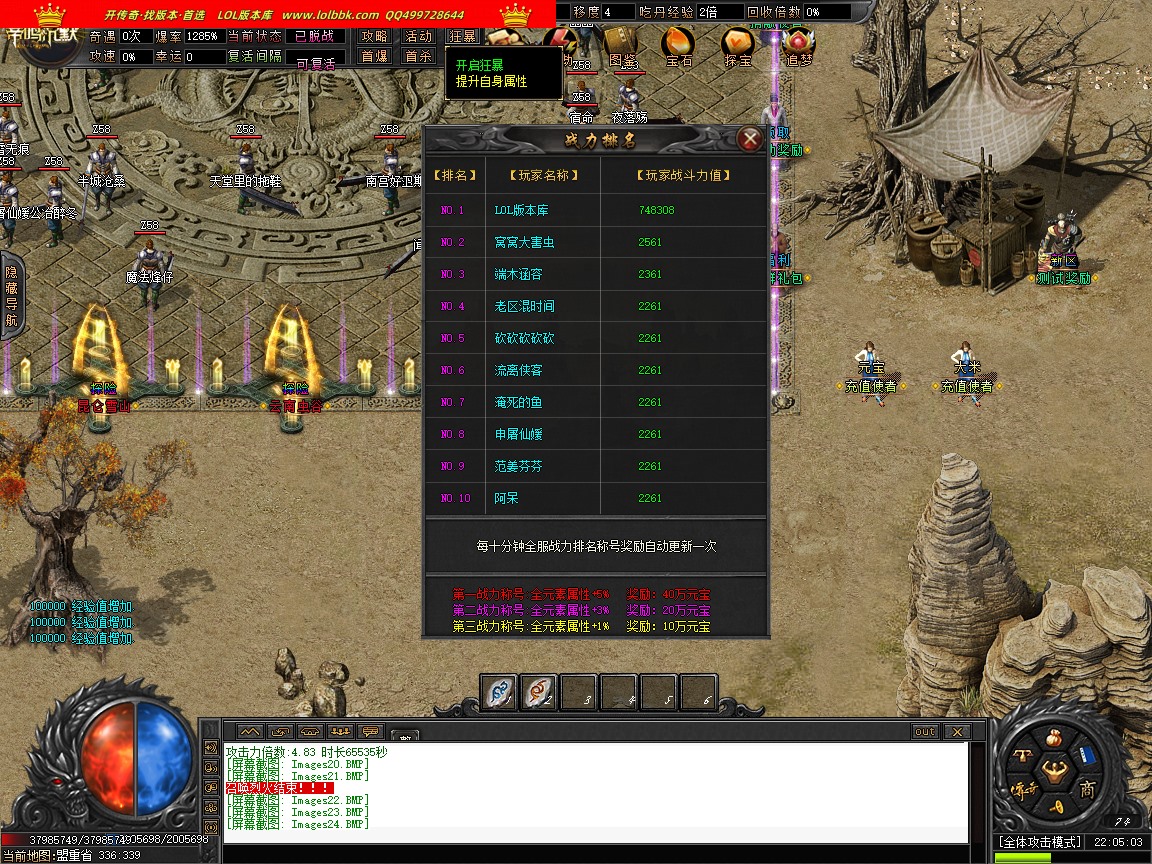The image size is (1152, 864).
Task: Open the 攻略 guide button
Action: point(374,36)
